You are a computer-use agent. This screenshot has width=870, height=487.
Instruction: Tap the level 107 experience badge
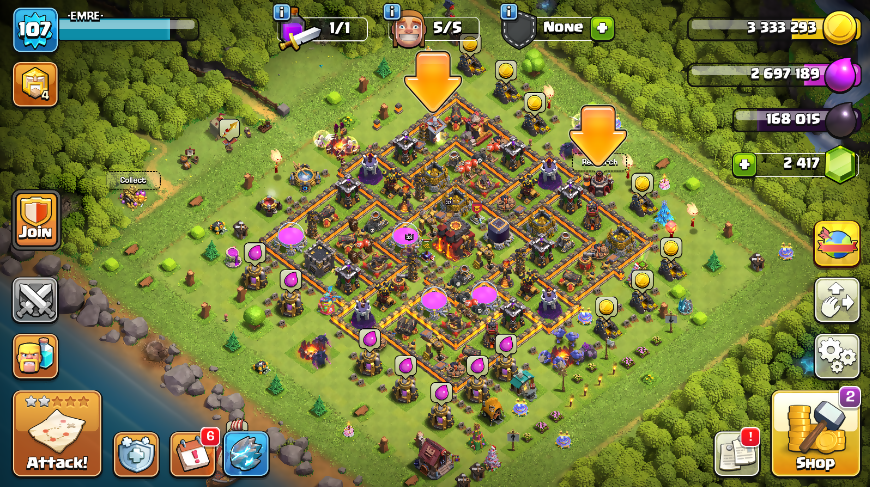click(x=35, y=29)
